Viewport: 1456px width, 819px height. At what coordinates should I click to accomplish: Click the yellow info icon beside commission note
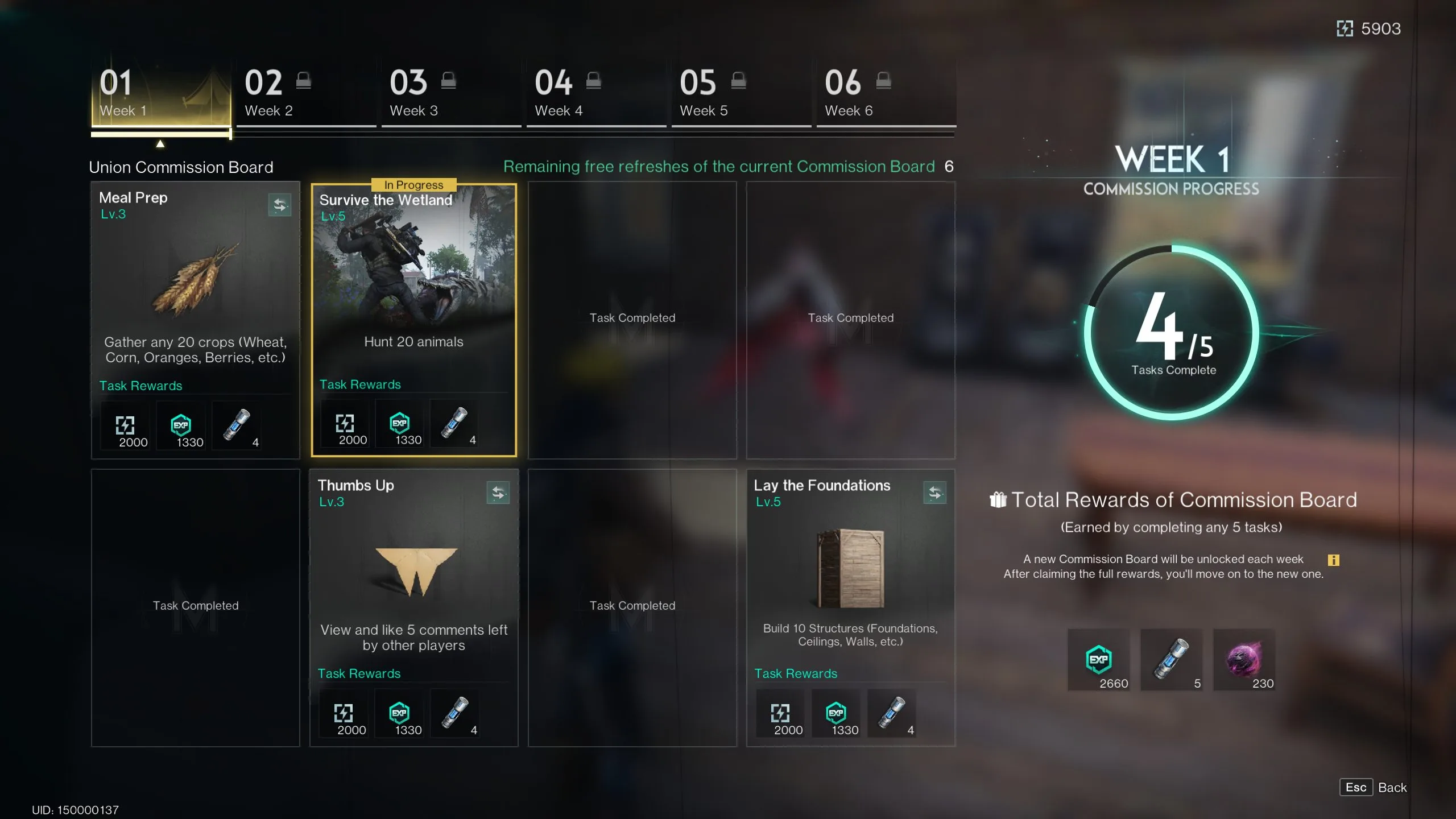tap(1333, 560)
